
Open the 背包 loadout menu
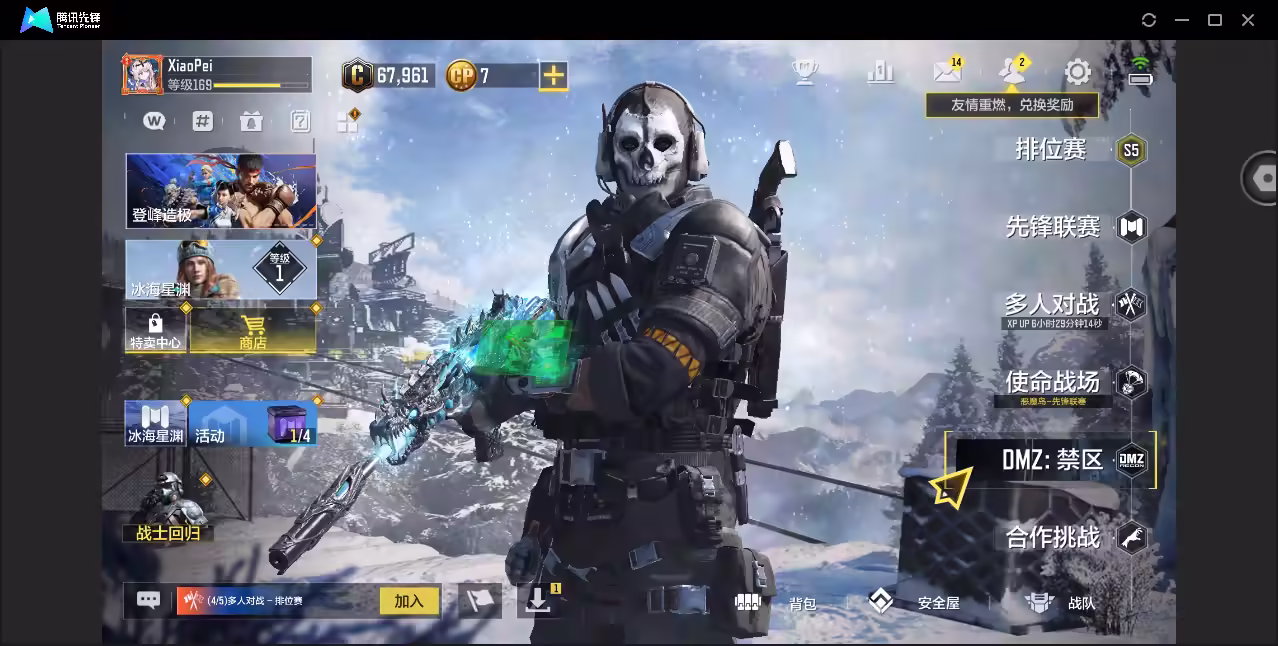click(778, 602)
